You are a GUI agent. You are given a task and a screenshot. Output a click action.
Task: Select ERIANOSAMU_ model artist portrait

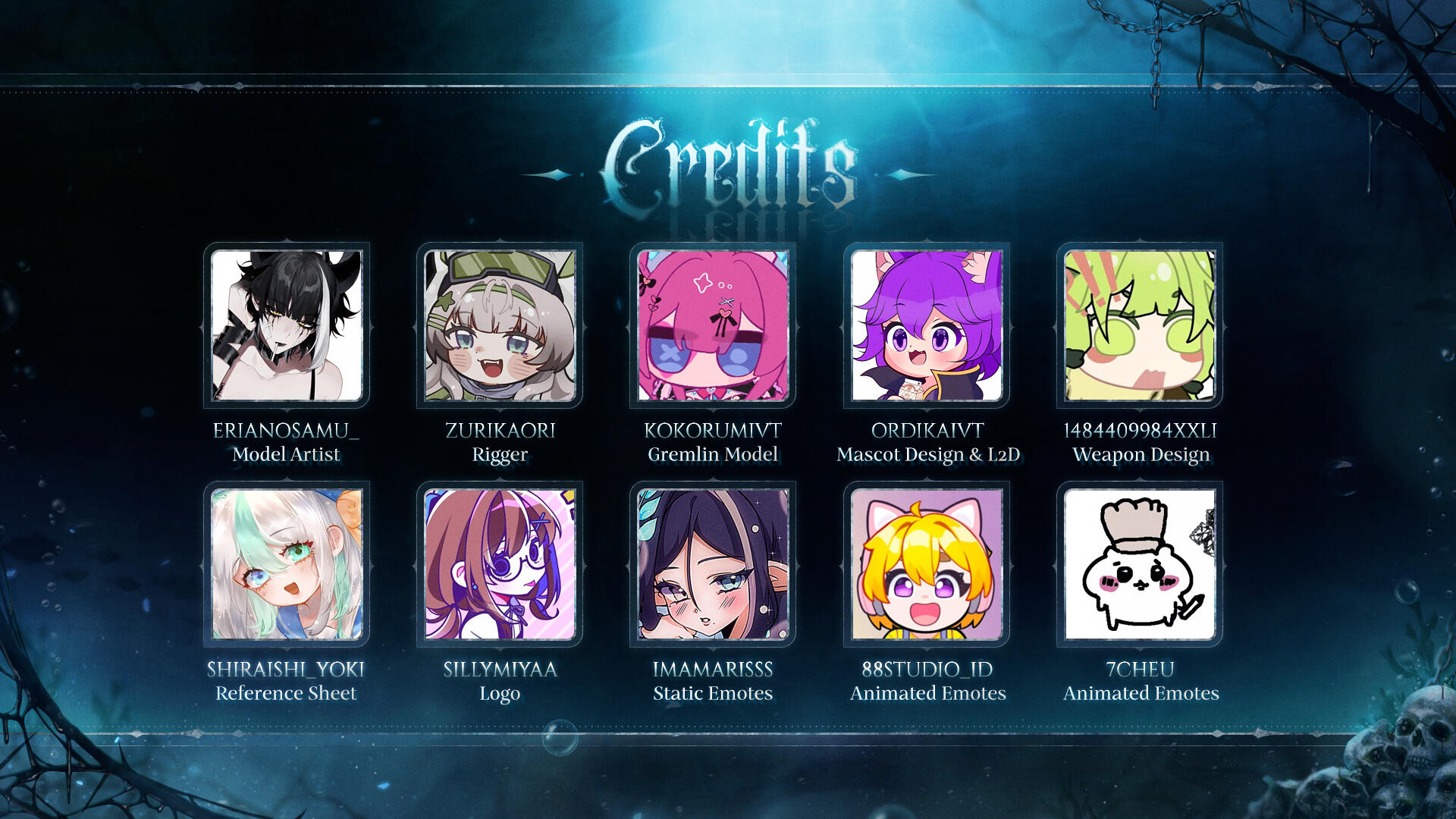pyautogui.click(x=287, y=325)
